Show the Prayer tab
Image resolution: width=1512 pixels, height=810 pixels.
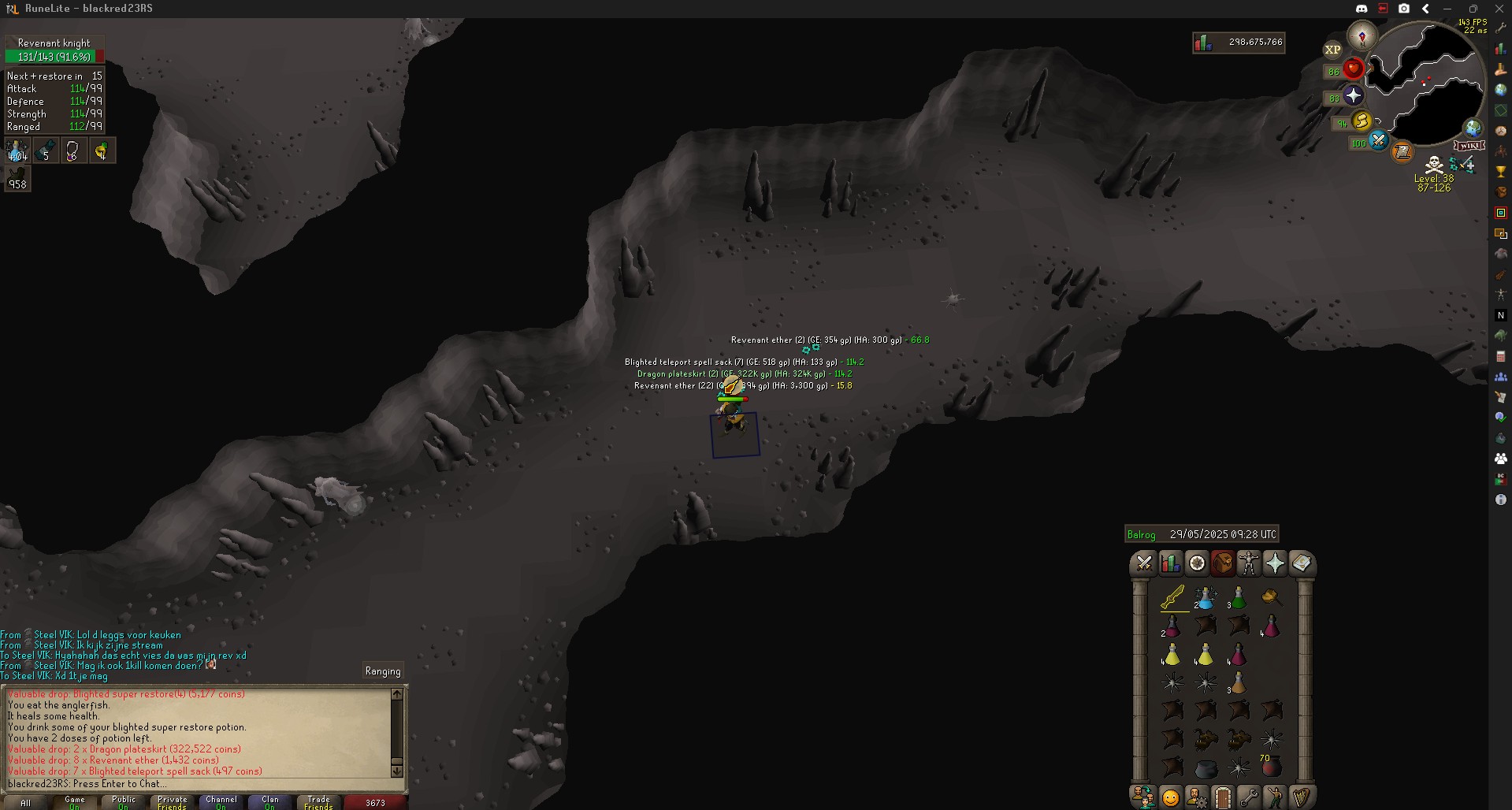tap(1275, 563)
